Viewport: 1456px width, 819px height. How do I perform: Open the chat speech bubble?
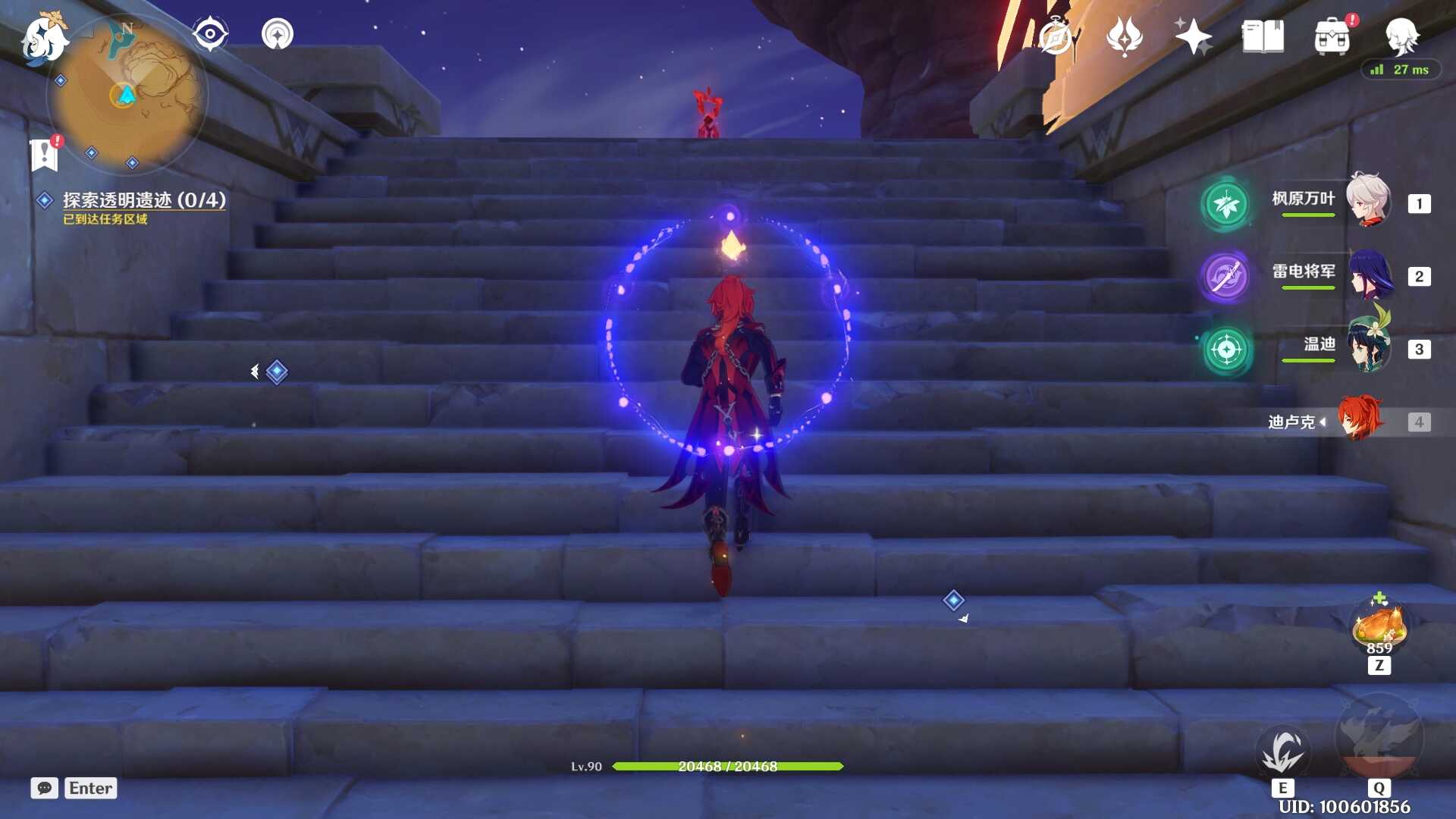pos(44,788)
